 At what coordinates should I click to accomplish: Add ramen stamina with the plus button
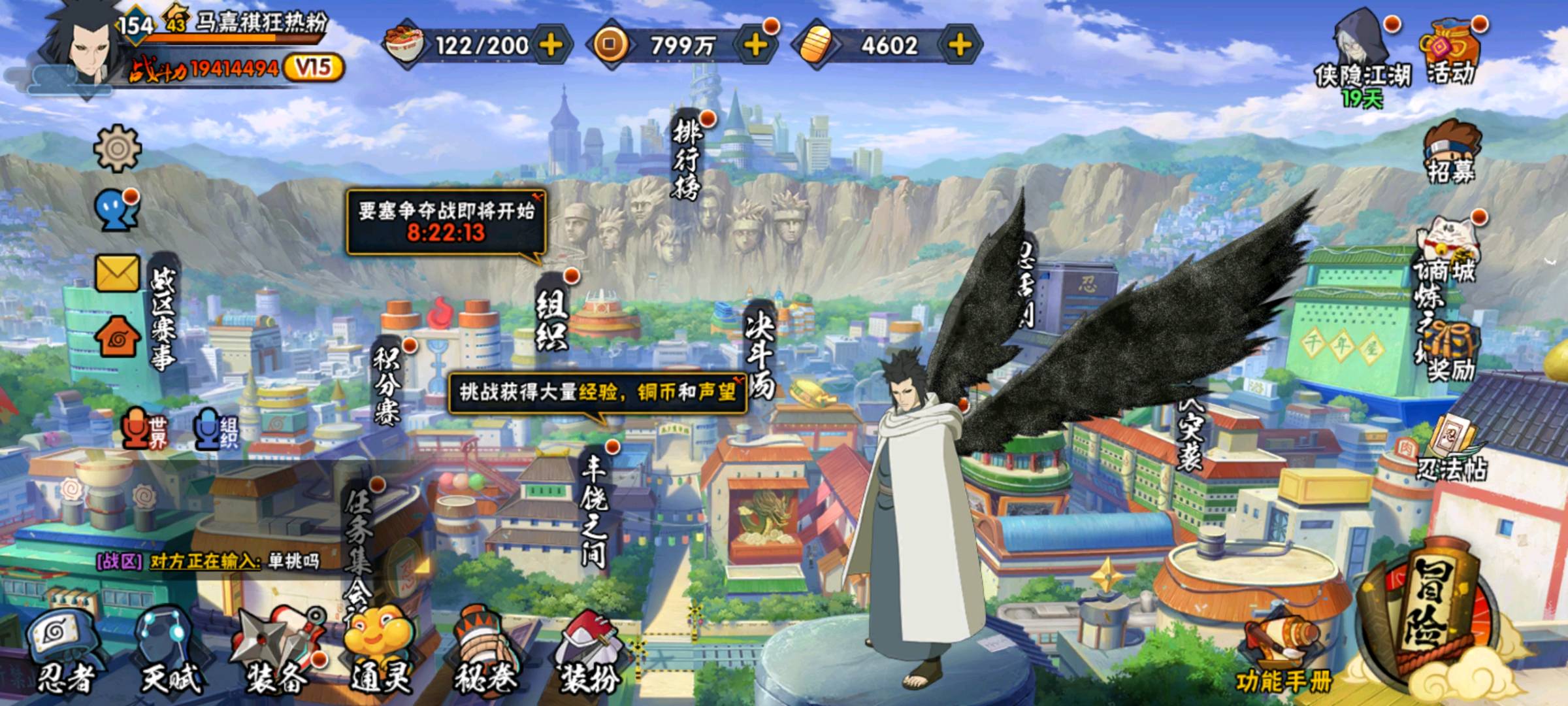(551, 45)
